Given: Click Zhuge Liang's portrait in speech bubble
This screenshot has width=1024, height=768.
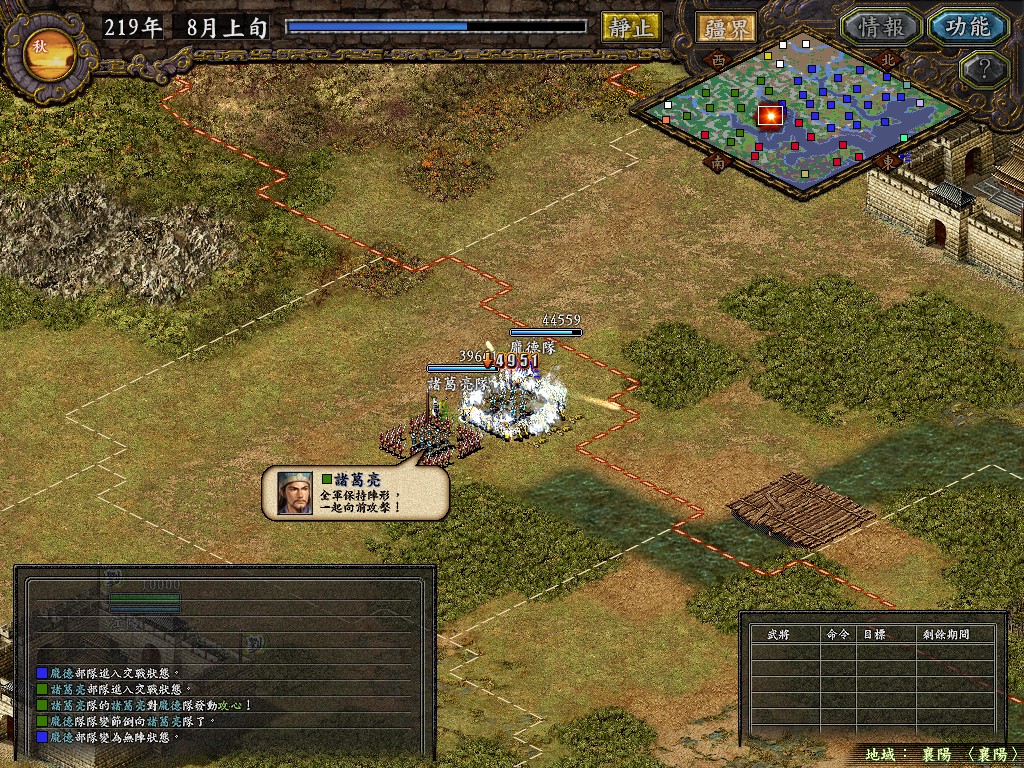Looking at the screenshot, I should point(295,492).
